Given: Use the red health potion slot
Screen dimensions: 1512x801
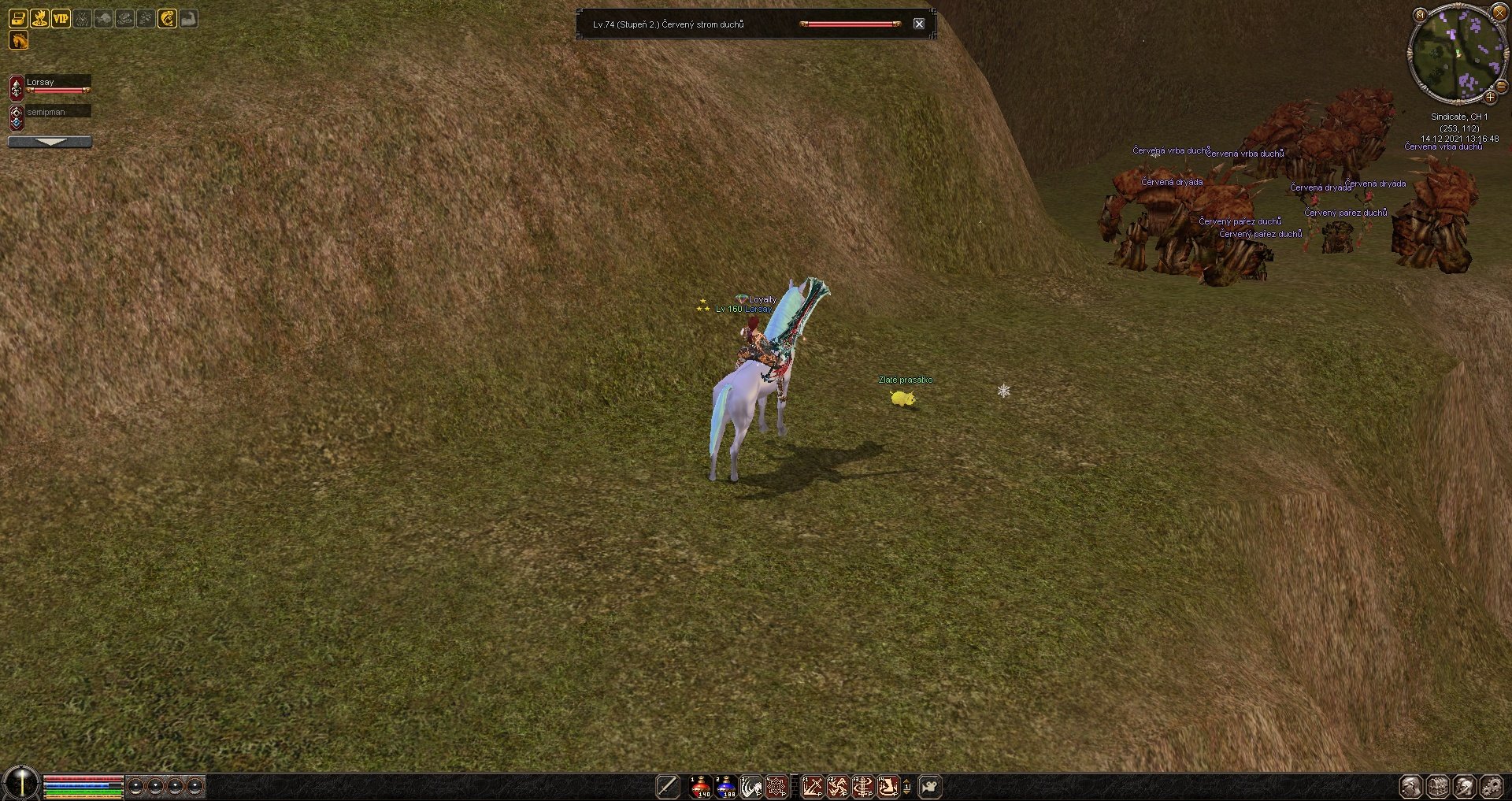Looking at the screenshot, I should [x=700, y=786].
